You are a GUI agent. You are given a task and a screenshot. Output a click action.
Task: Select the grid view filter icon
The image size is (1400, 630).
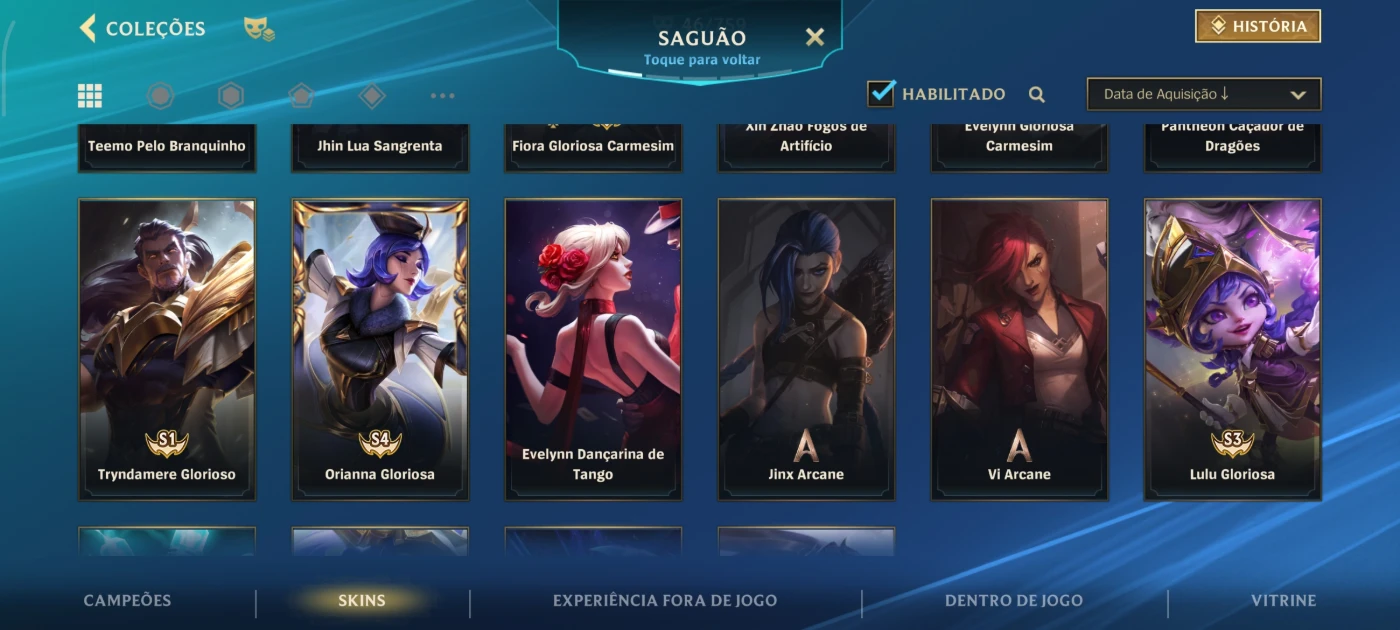pyautogui.click(x=90, y=95)
